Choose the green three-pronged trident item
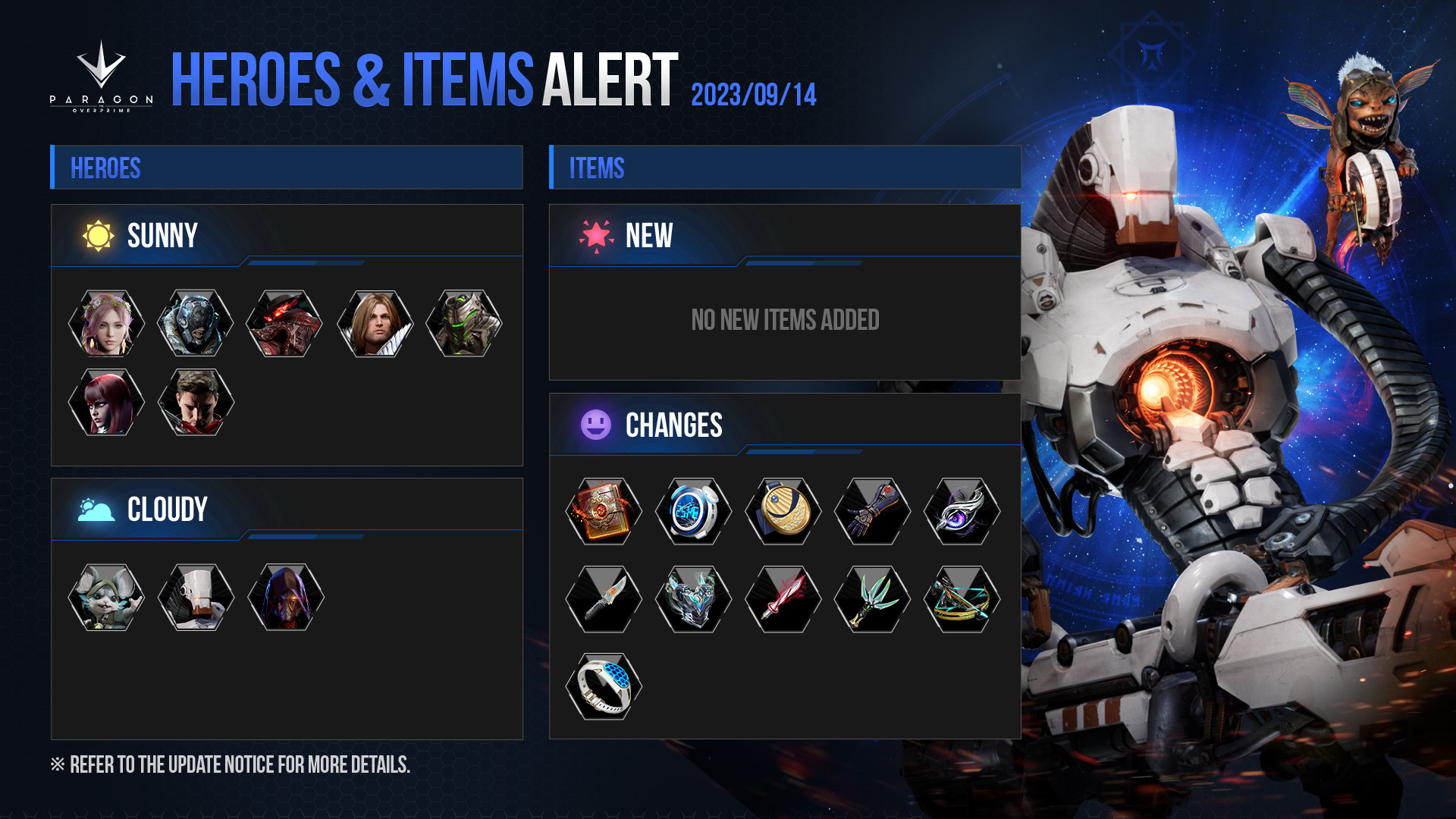This screenshot has width=1456, height=819. [872, 599]
